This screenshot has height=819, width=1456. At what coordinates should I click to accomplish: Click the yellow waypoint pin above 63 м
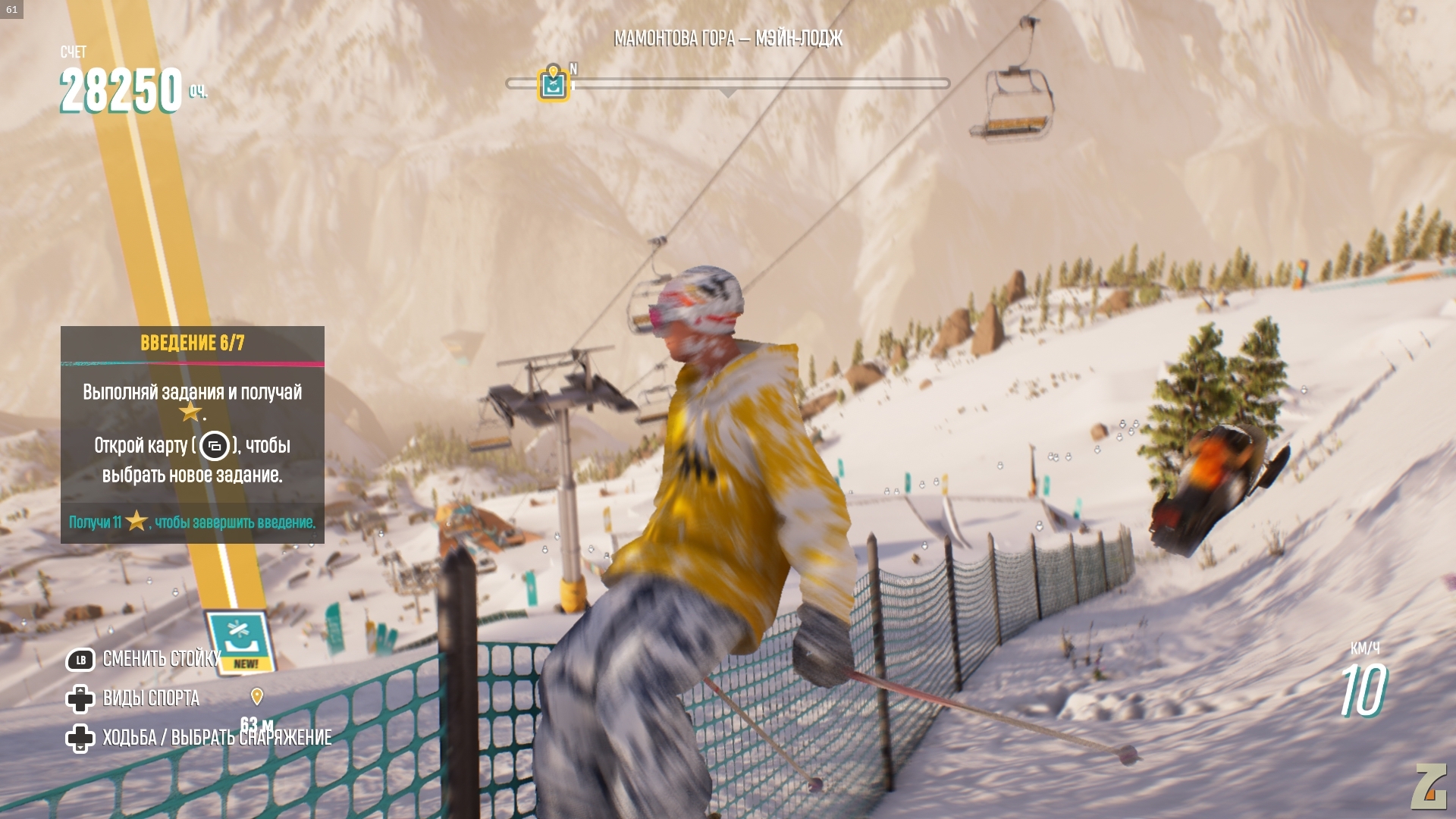[x=257, y=696]
